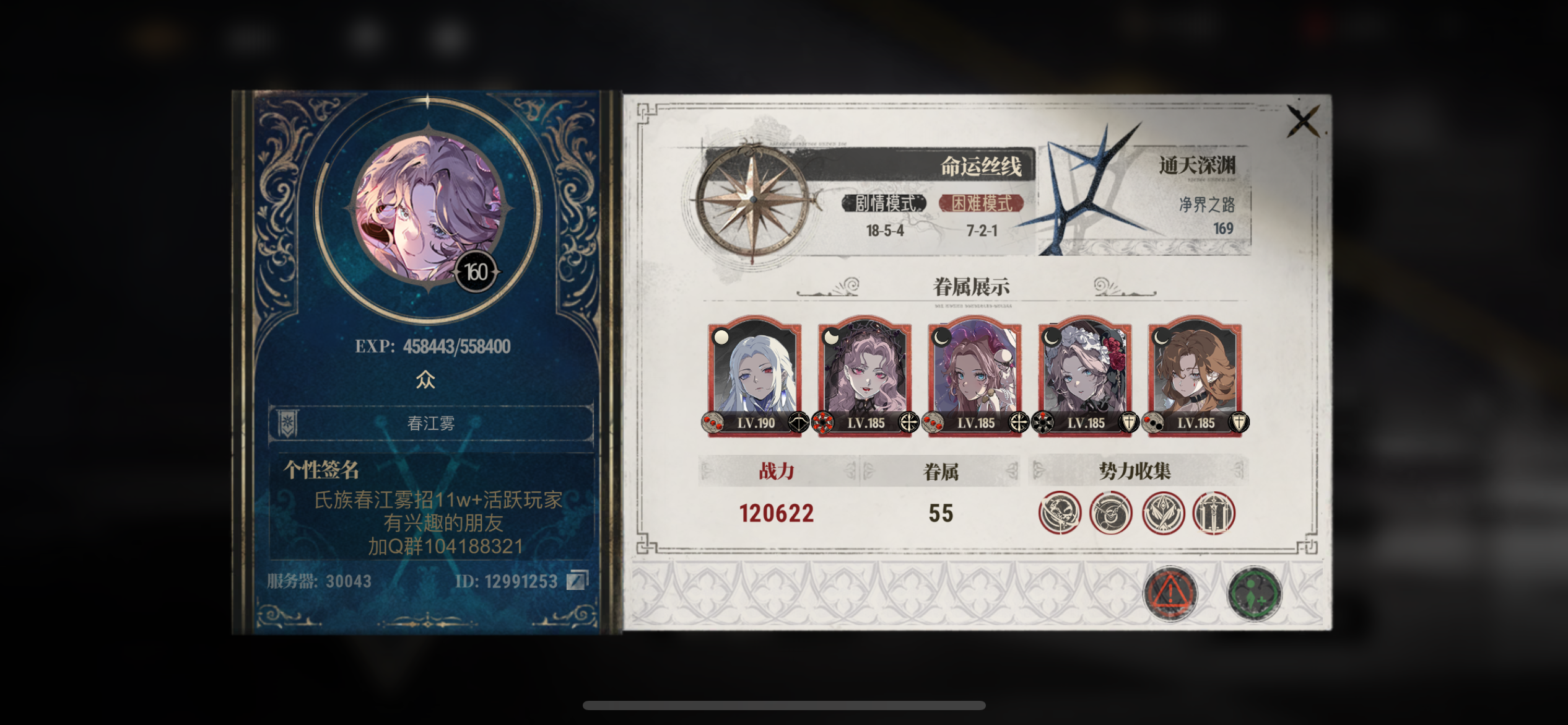Click the level 160 badge on avatar
Screen dimensions: 1568x725
[x=474, y=271]
